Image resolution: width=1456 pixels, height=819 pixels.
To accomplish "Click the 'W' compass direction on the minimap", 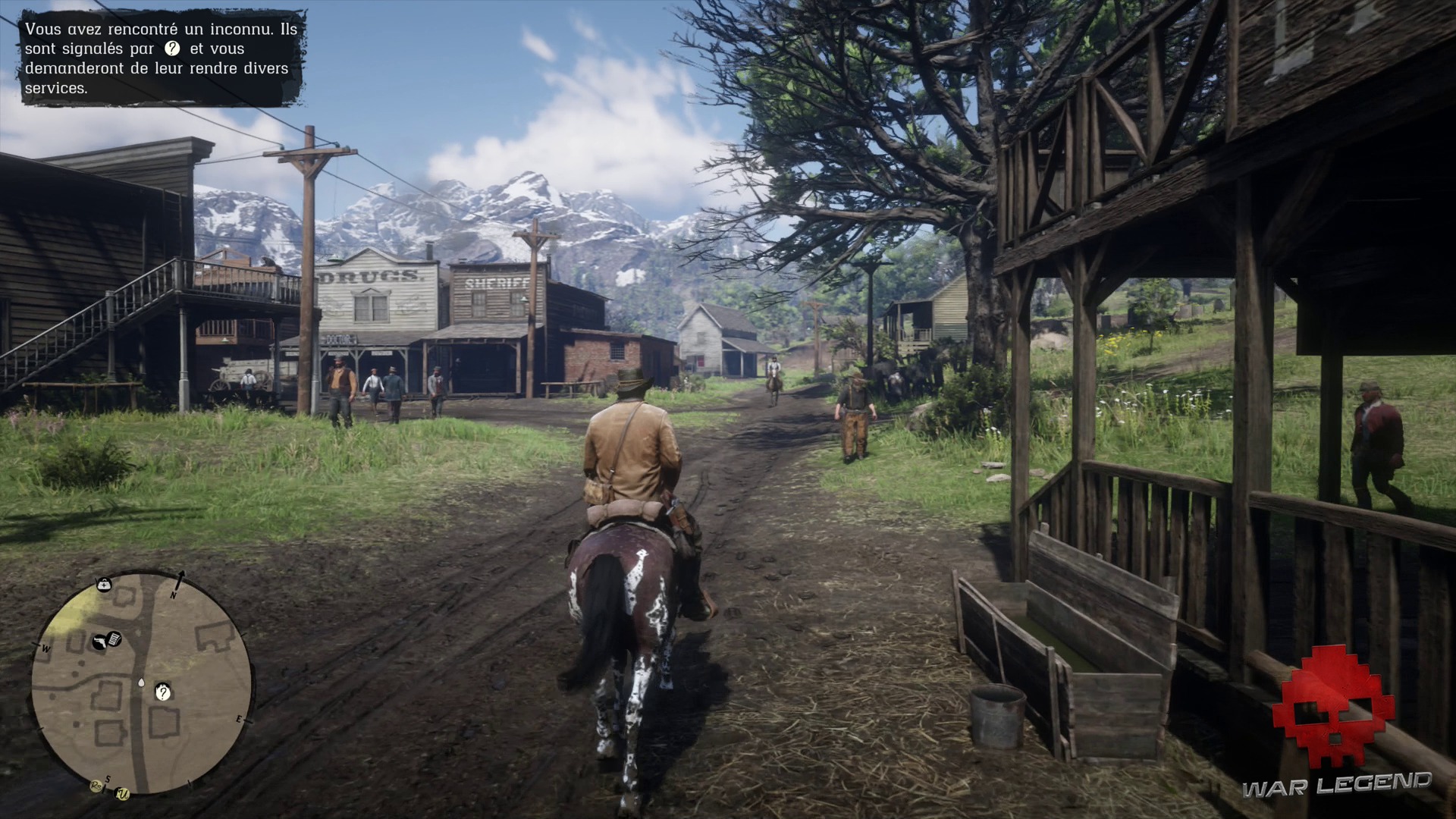I will click(45, 649).
